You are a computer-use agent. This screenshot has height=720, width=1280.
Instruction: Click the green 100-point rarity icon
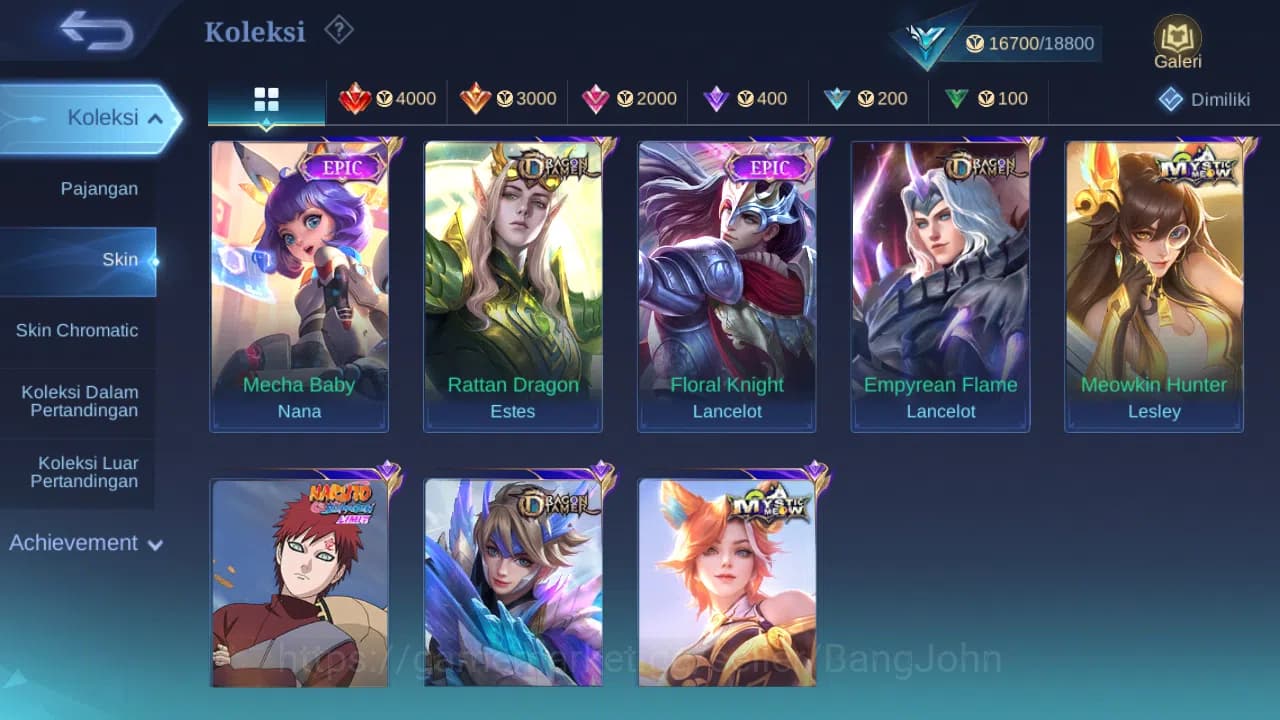point(957,99)
